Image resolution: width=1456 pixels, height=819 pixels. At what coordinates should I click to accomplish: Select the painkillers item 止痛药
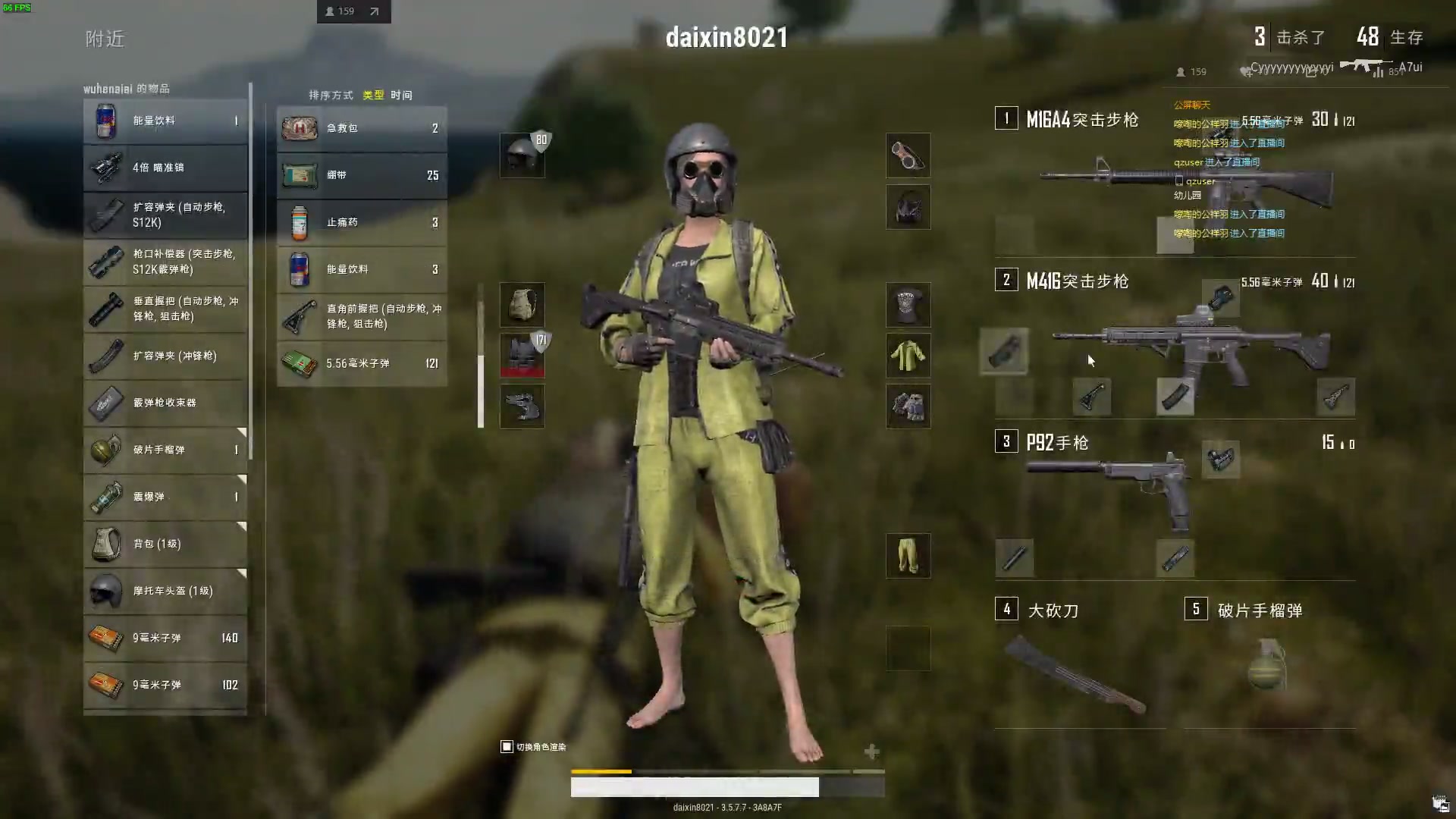(x=362, y=222)
